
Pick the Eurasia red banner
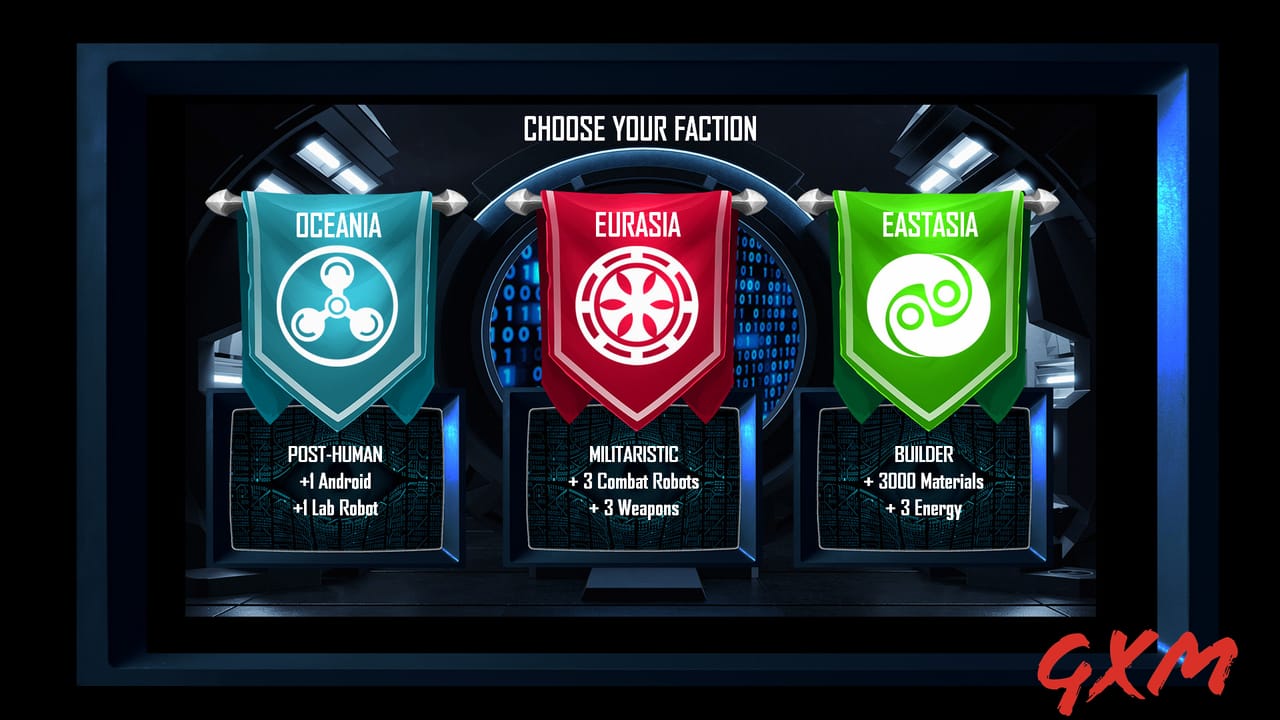[637, 222]
